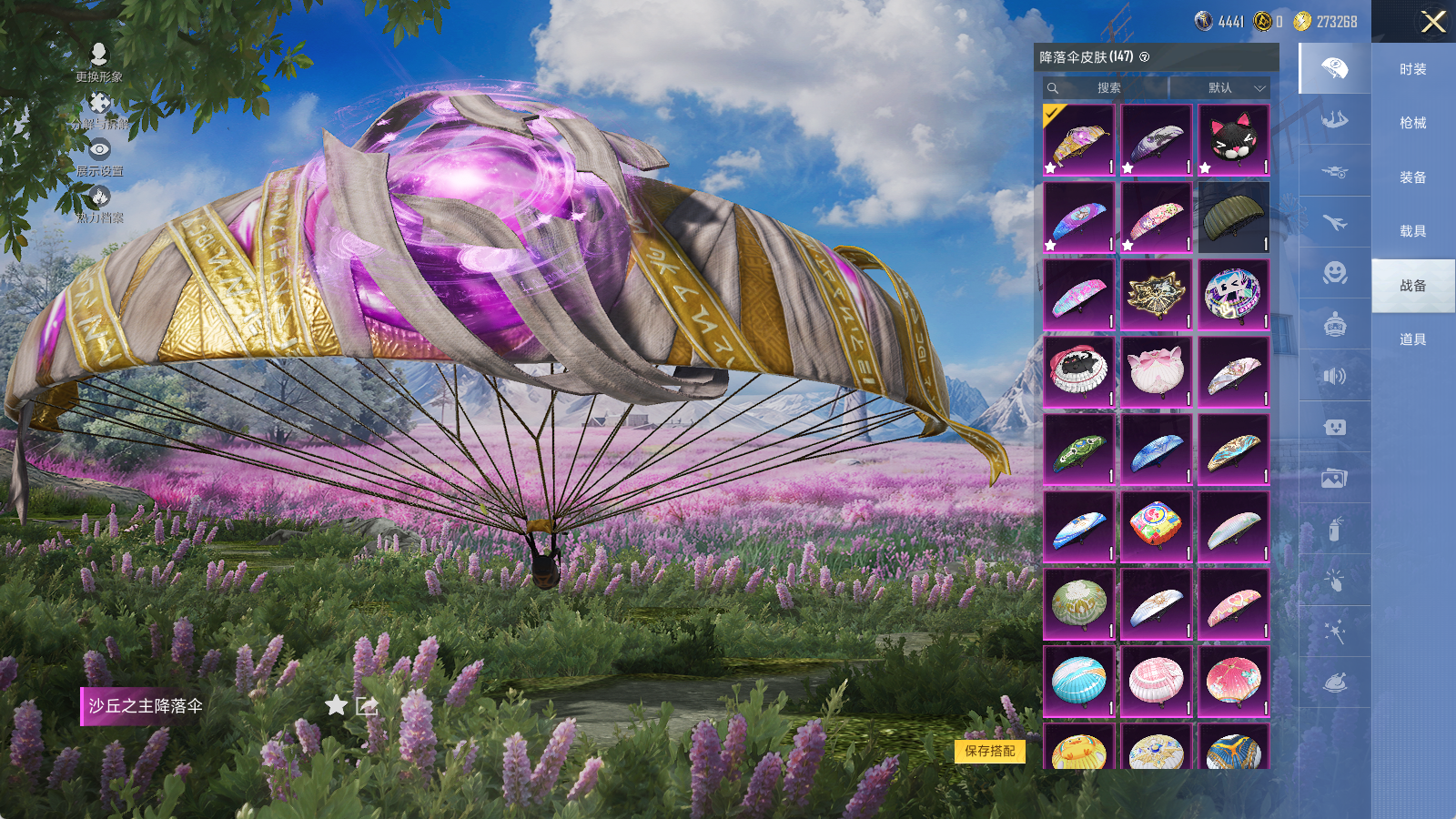Select the black cat face parachute skin
This screenshot has width=1456, height=819.
1233,139
